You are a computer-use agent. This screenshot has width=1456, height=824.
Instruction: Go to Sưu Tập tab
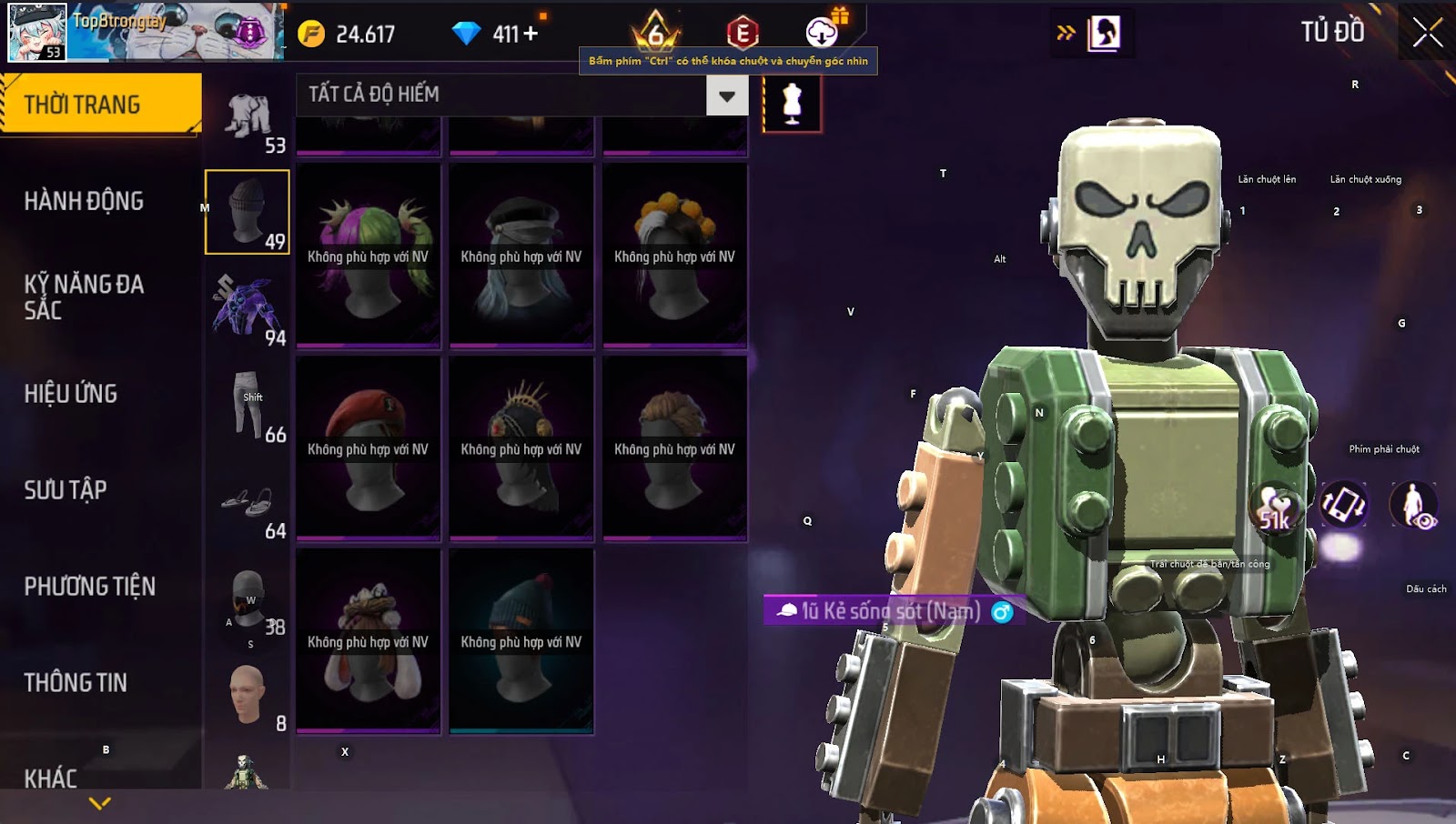(x=66, y=490)
